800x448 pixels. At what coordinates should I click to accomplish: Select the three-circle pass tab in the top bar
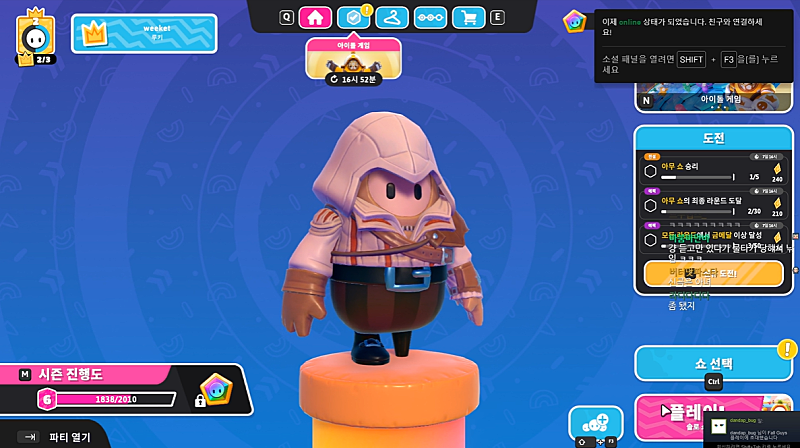[430, 17]
